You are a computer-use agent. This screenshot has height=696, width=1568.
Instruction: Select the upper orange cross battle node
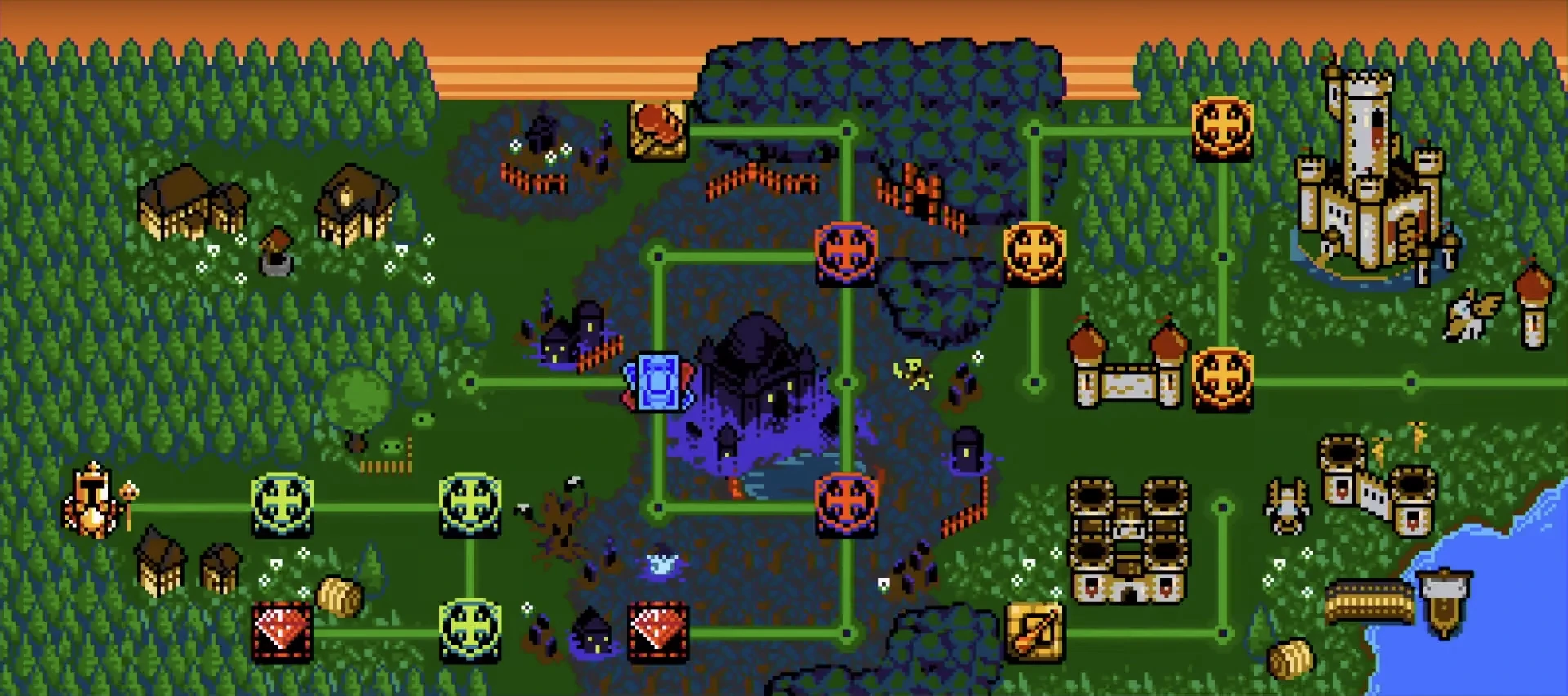coord(845,253)
